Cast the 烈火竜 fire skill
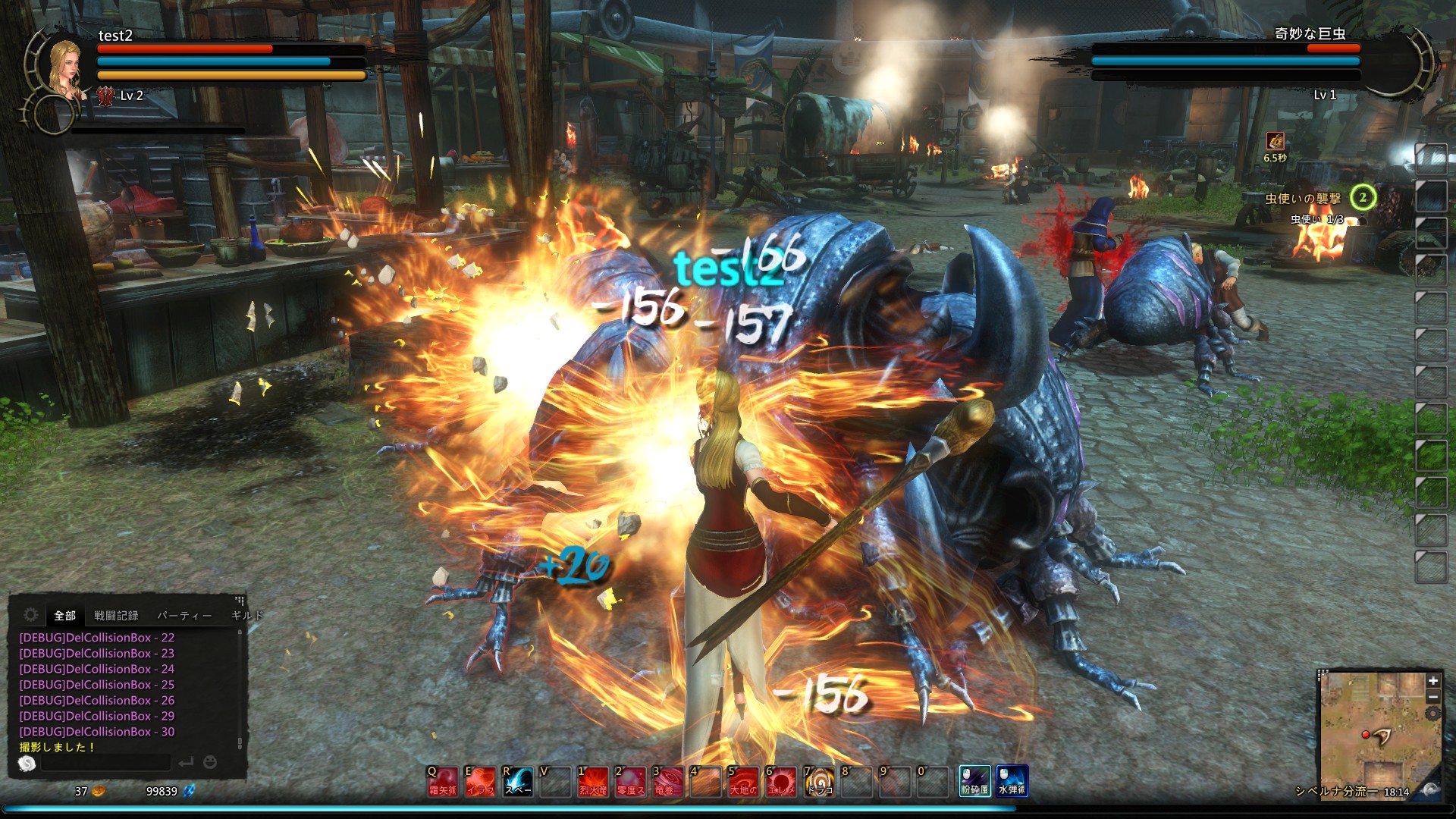 pyautogui.click(x=593, y=781)
